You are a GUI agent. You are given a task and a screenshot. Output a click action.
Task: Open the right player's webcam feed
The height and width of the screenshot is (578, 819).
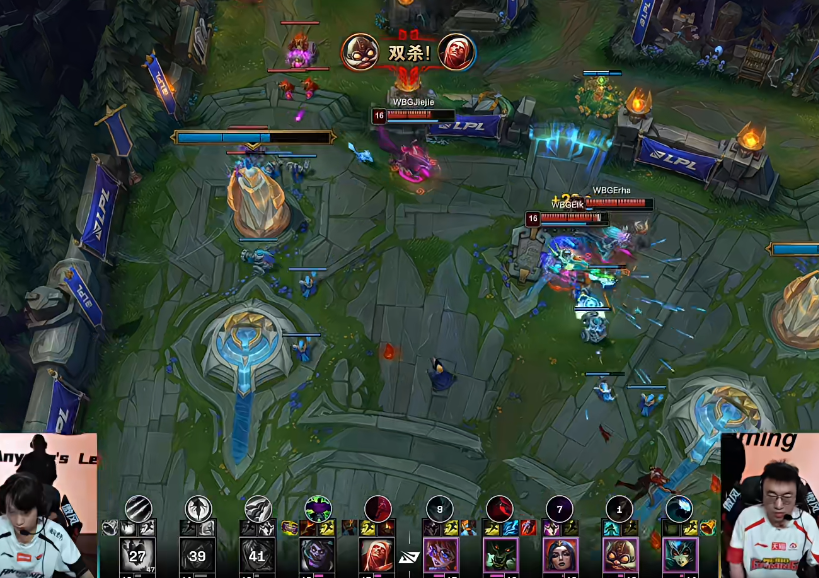point(769,505)
